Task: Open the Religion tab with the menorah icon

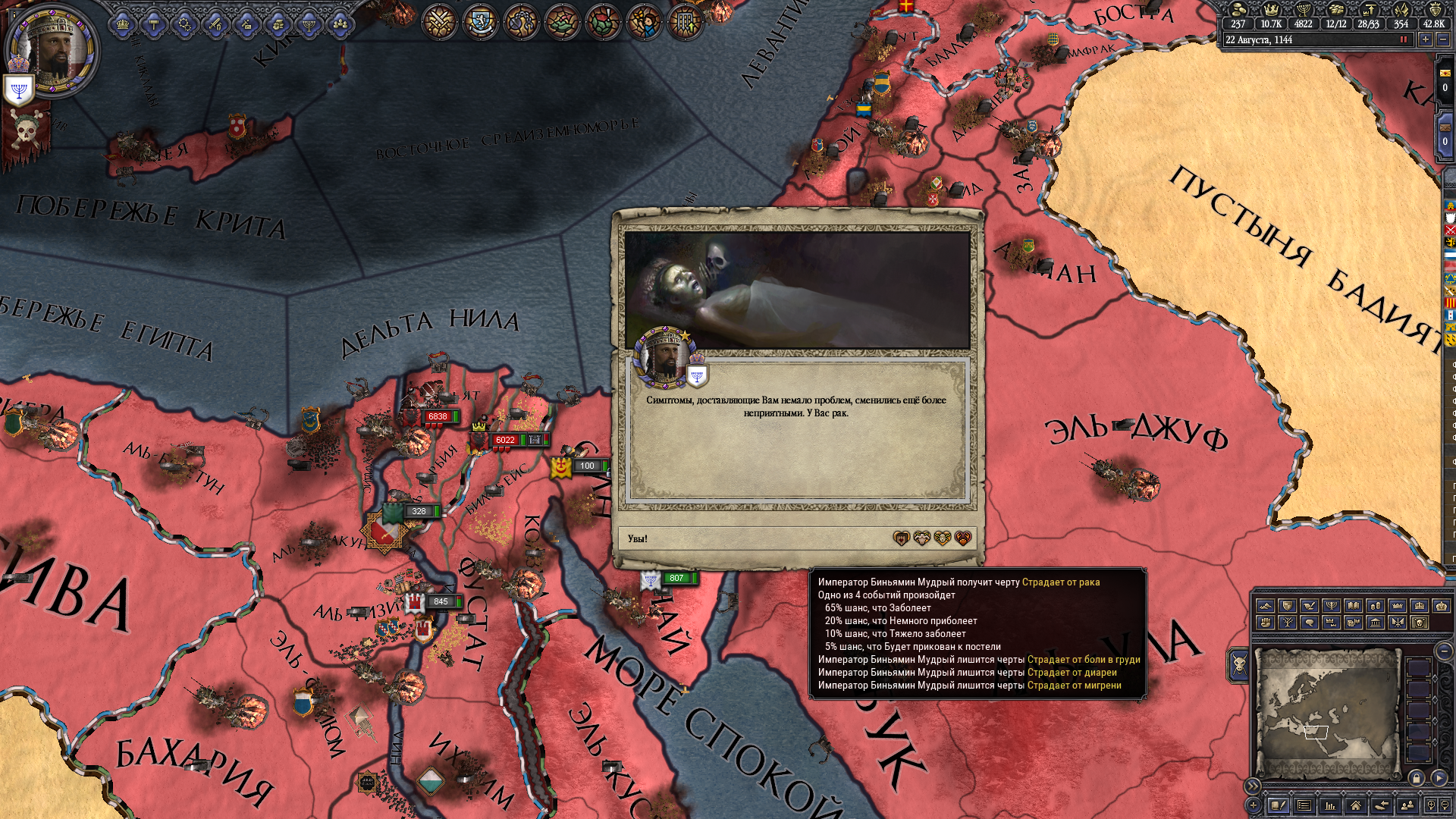Action: tap(309, 25)
